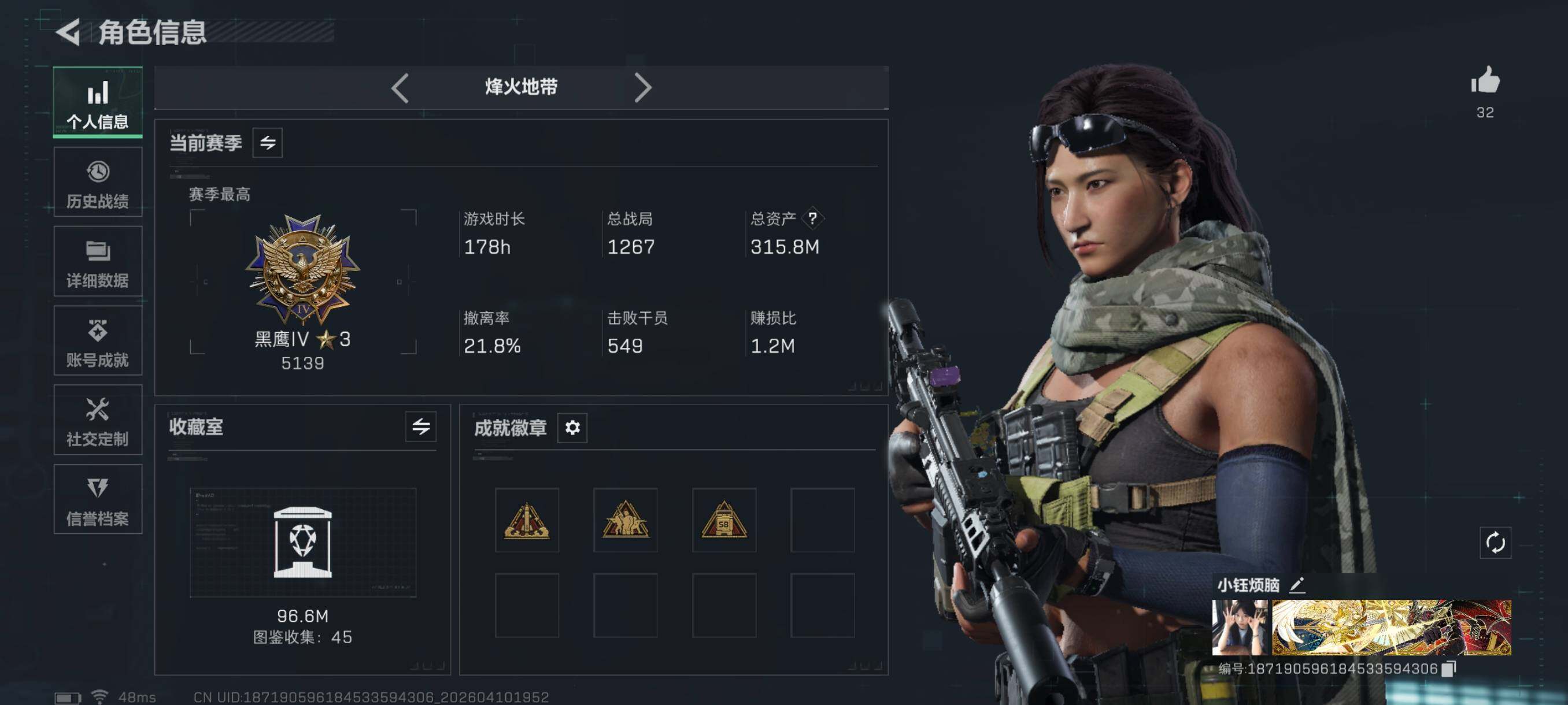Show the 账号成就 tab
This screenshot has height=705, width=1568.
click(x=97, y=340)
